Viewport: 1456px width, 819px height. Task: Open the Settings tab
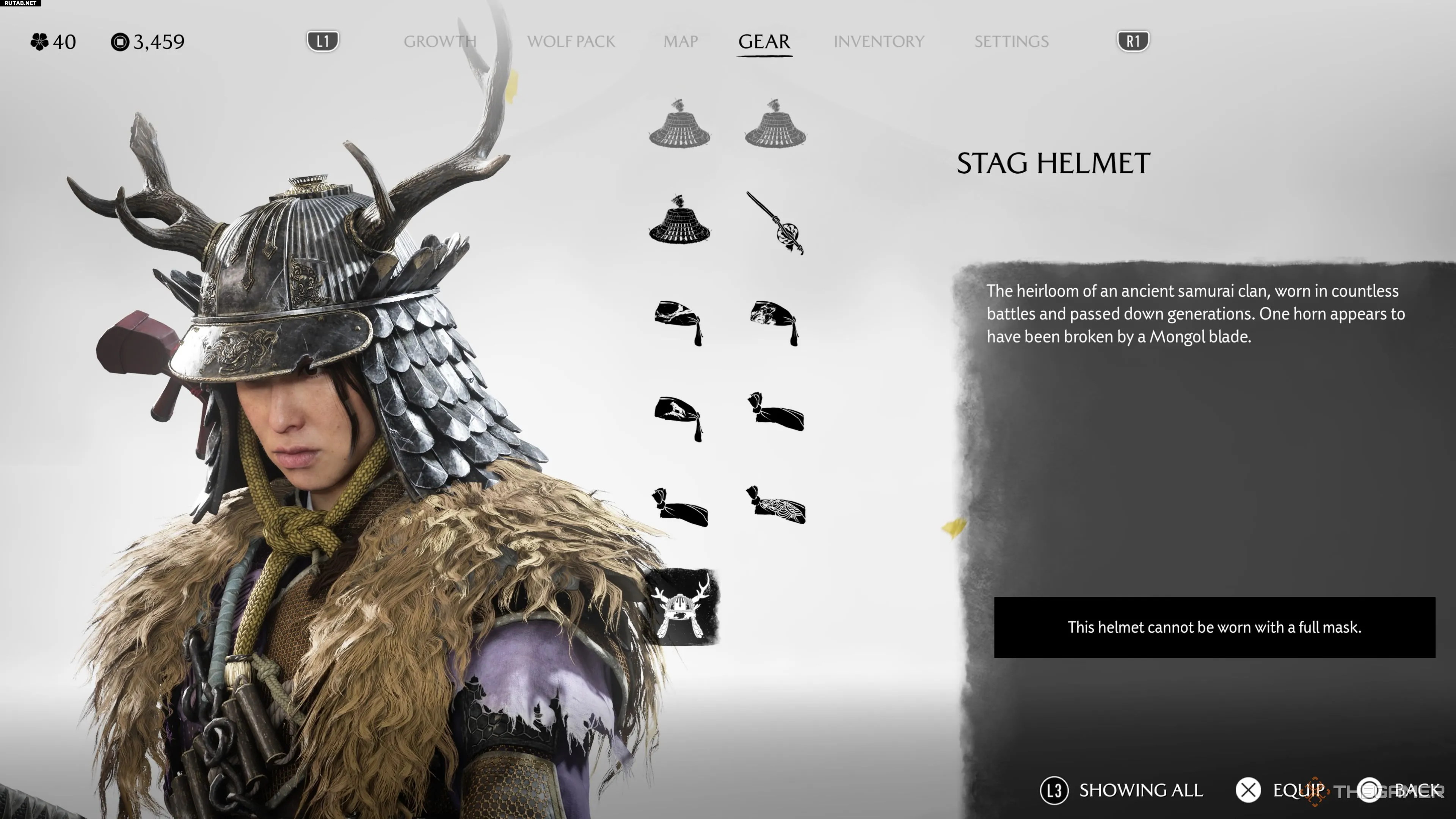coord(1011,41)
